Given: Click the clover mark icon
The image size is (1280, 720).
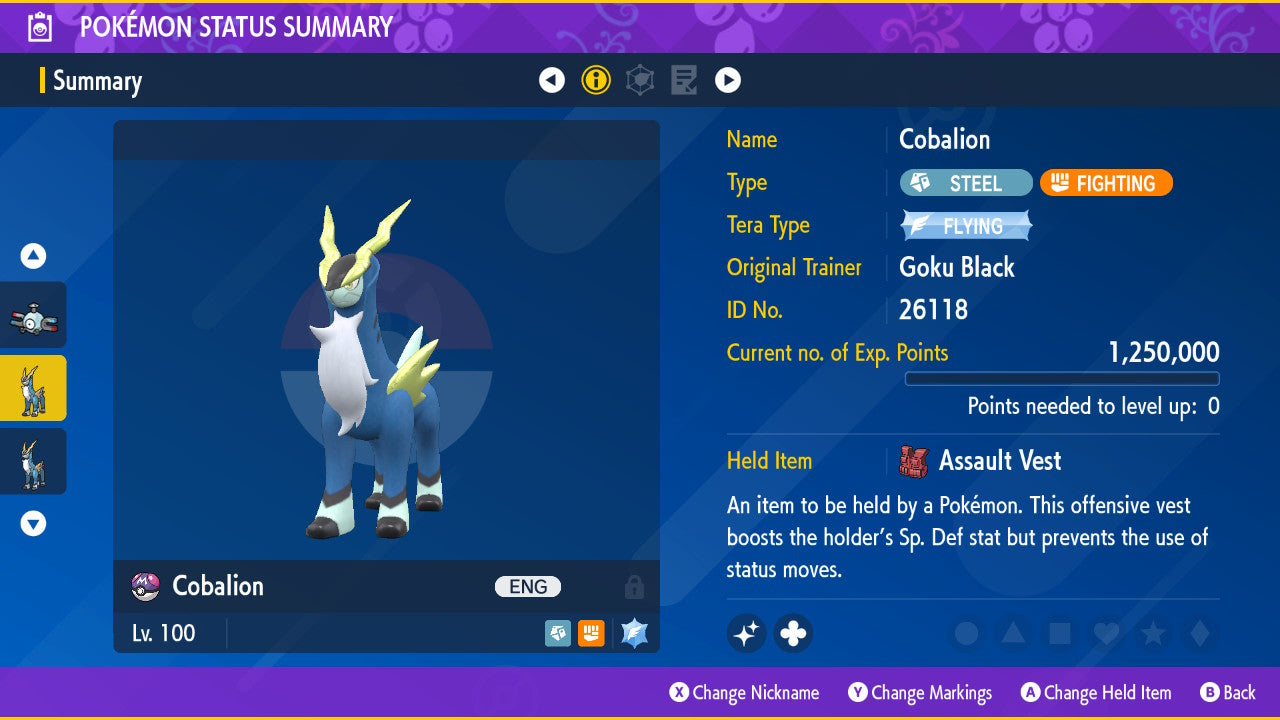Looking at the screenshot, I should (x=793, y=633).
